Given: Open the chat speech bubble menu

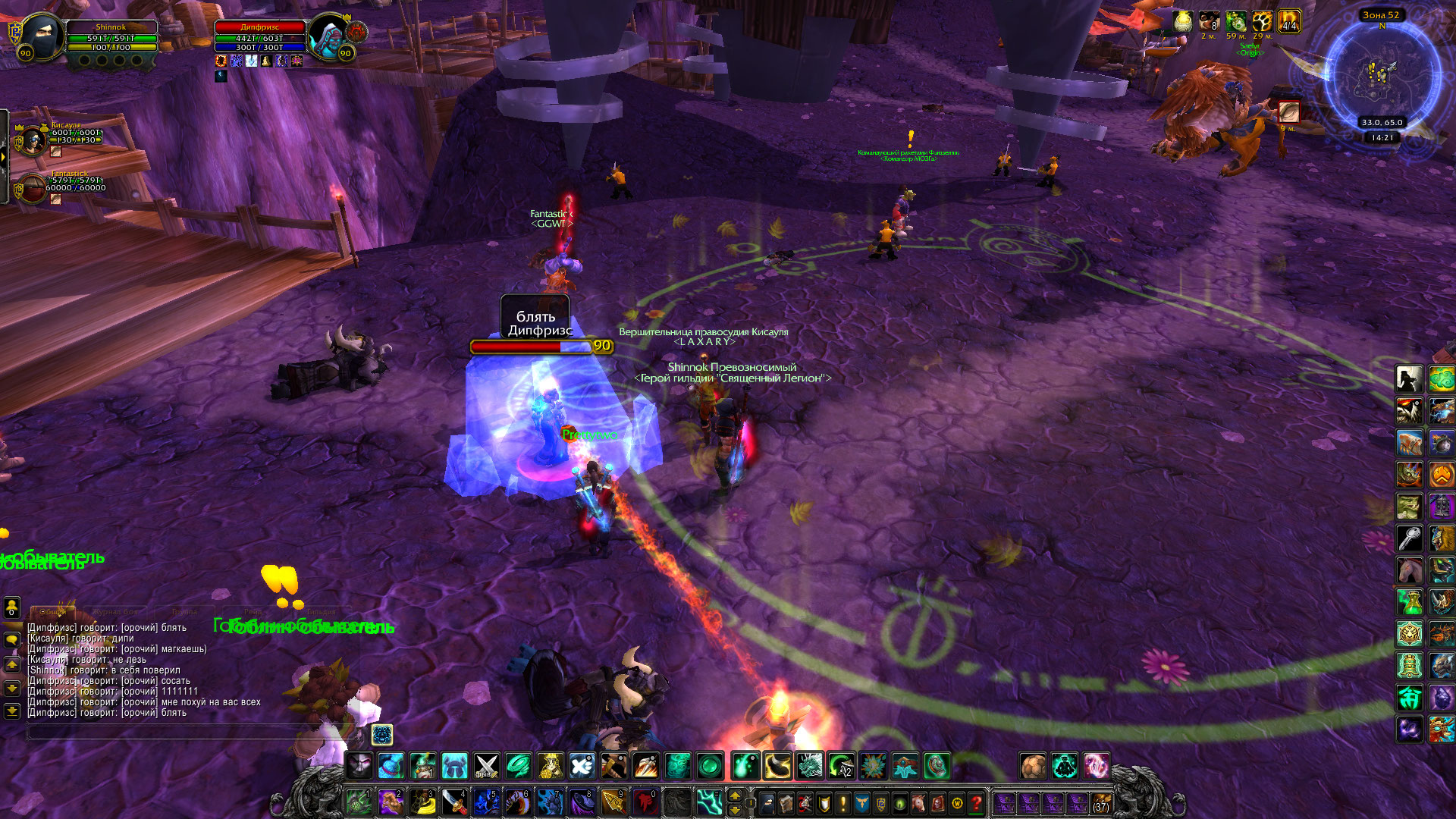Looking at the screenshot, I should 12,639.
